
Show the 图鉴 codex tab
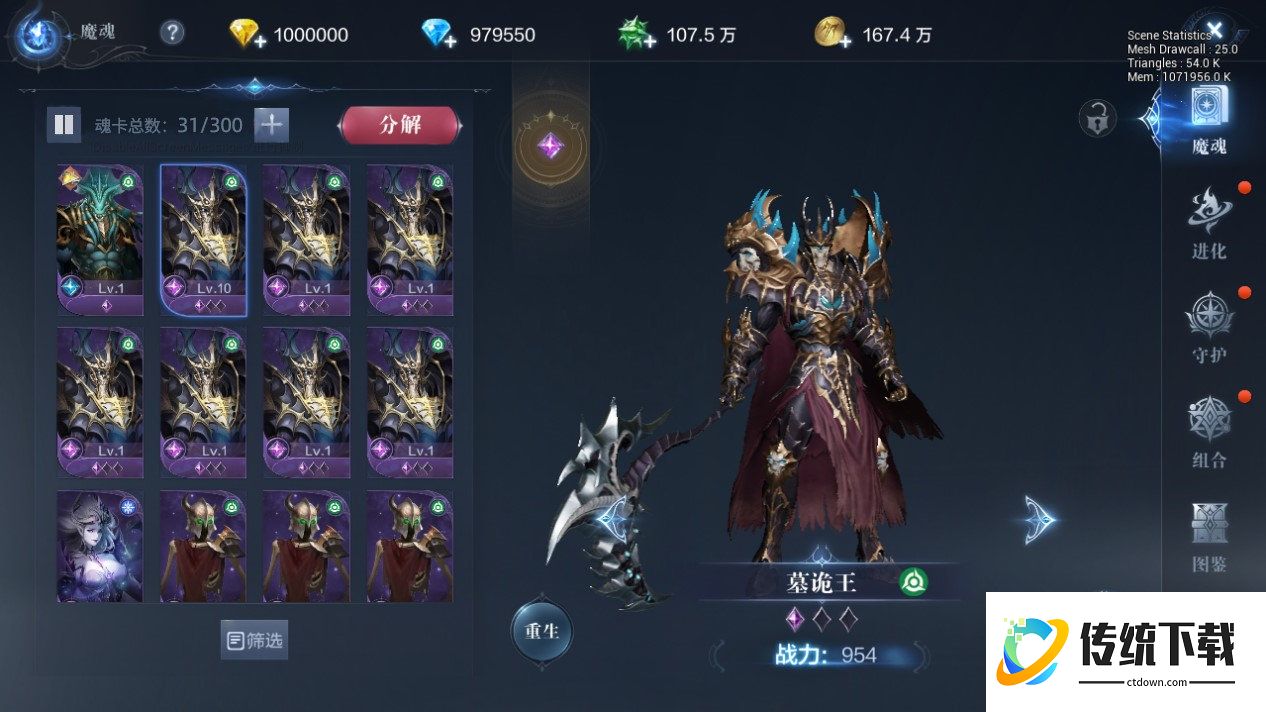1209,536
